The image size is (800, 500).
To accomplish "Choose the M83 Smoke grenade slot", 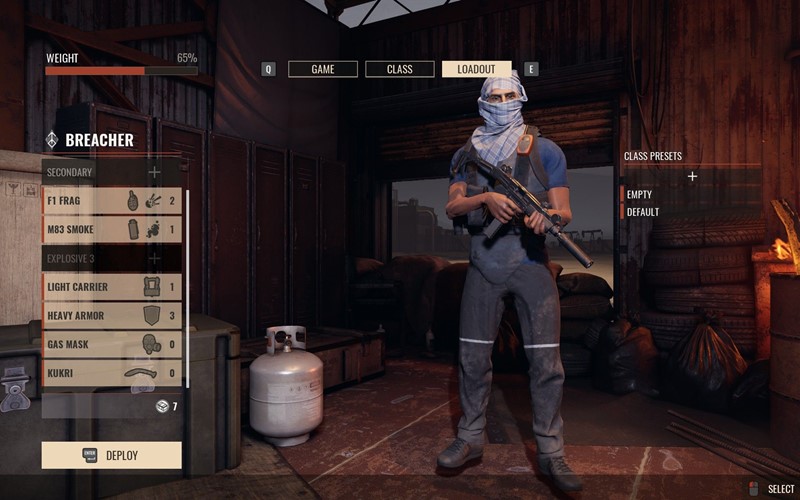I will pyautogui.click(x=112, y=229).
